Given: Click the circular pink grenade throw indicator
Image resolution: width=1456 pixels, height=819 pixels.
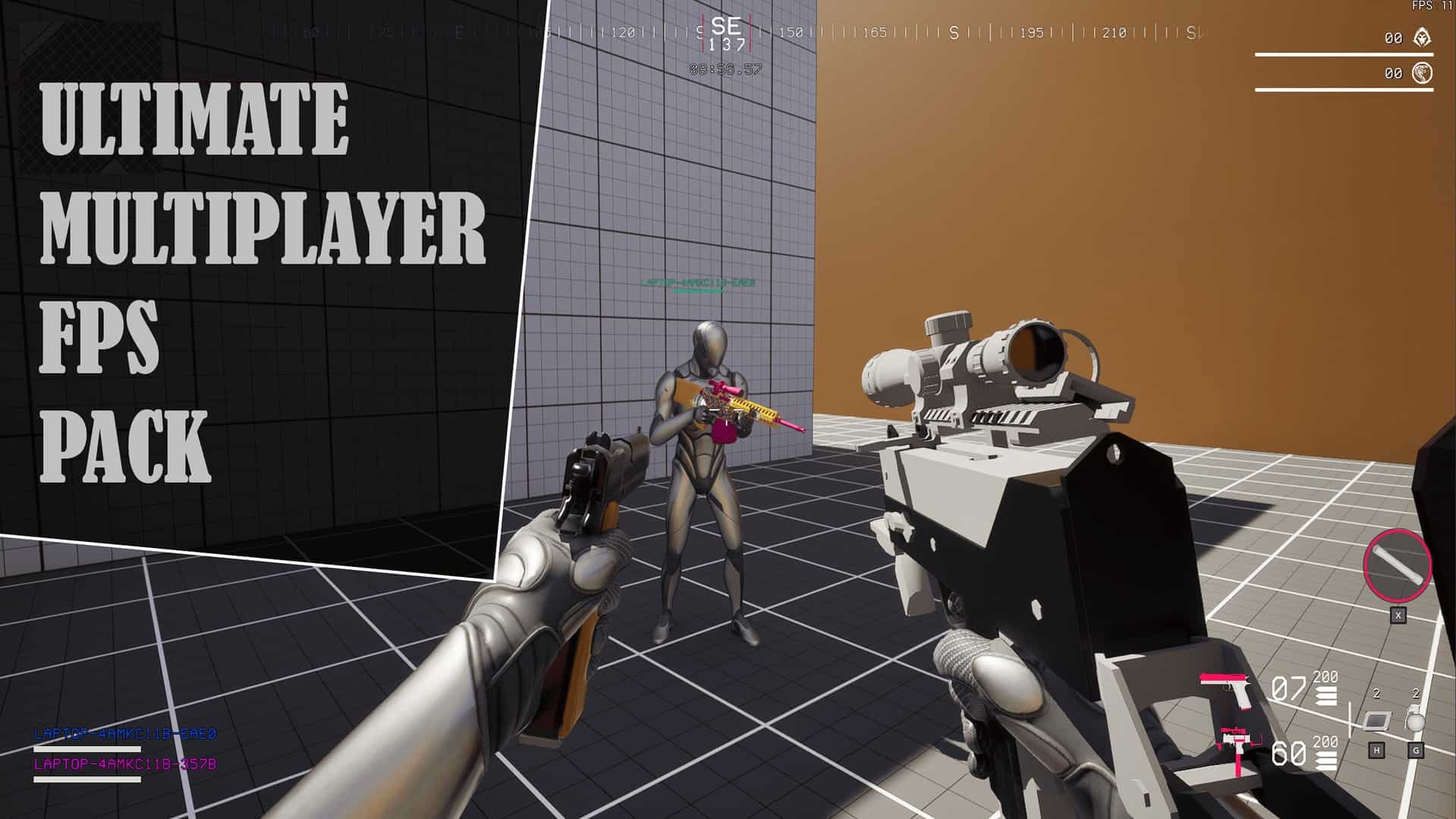Looking at the screenshot, I should [x=1398, y=563].
